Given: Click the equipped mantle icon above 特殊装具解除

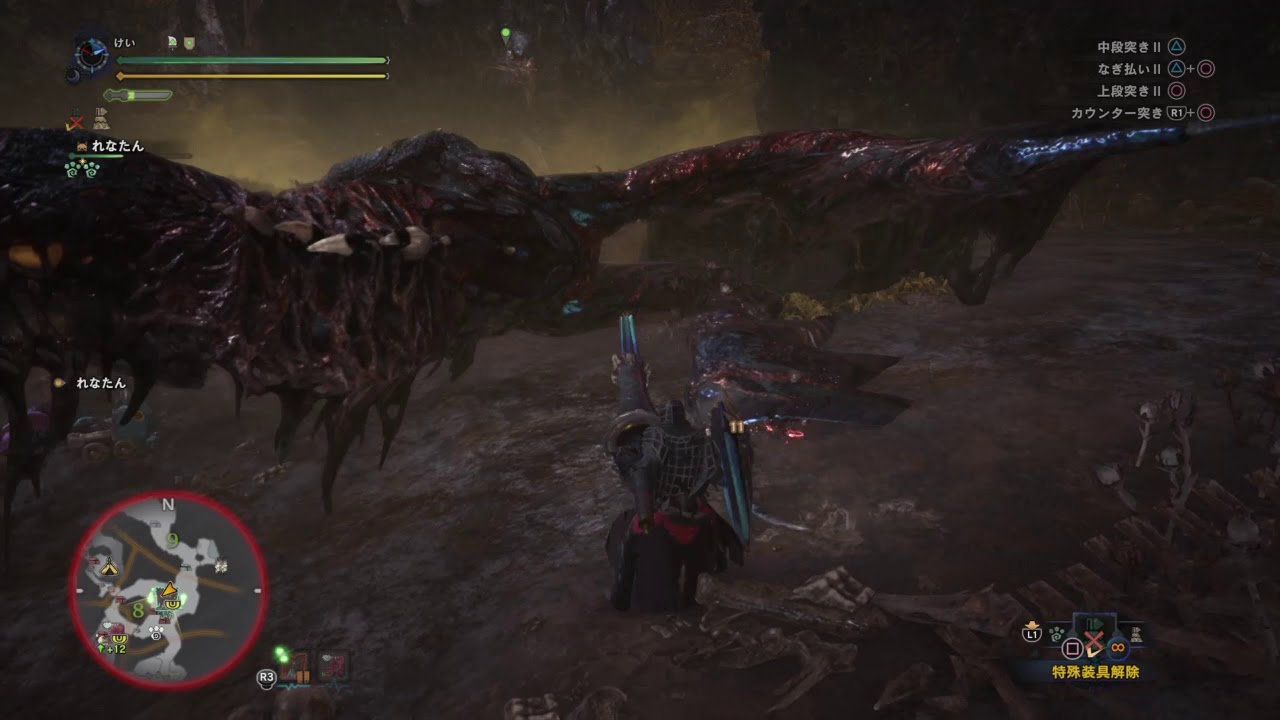Looking at the screenshot, I should (x=1094, y=624).
